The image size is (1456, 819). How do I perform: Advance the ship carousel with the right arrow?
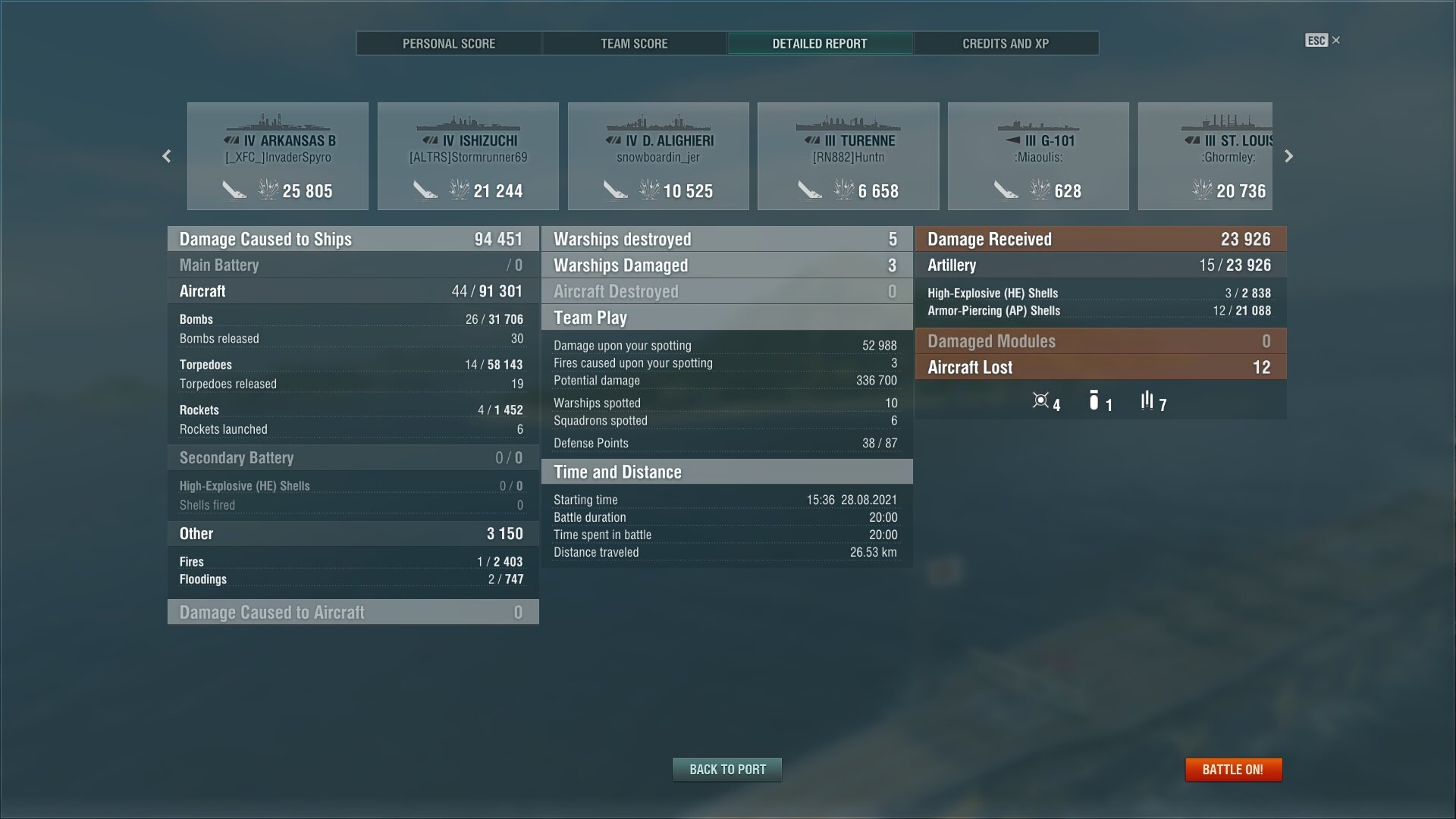pos(1288,156)
